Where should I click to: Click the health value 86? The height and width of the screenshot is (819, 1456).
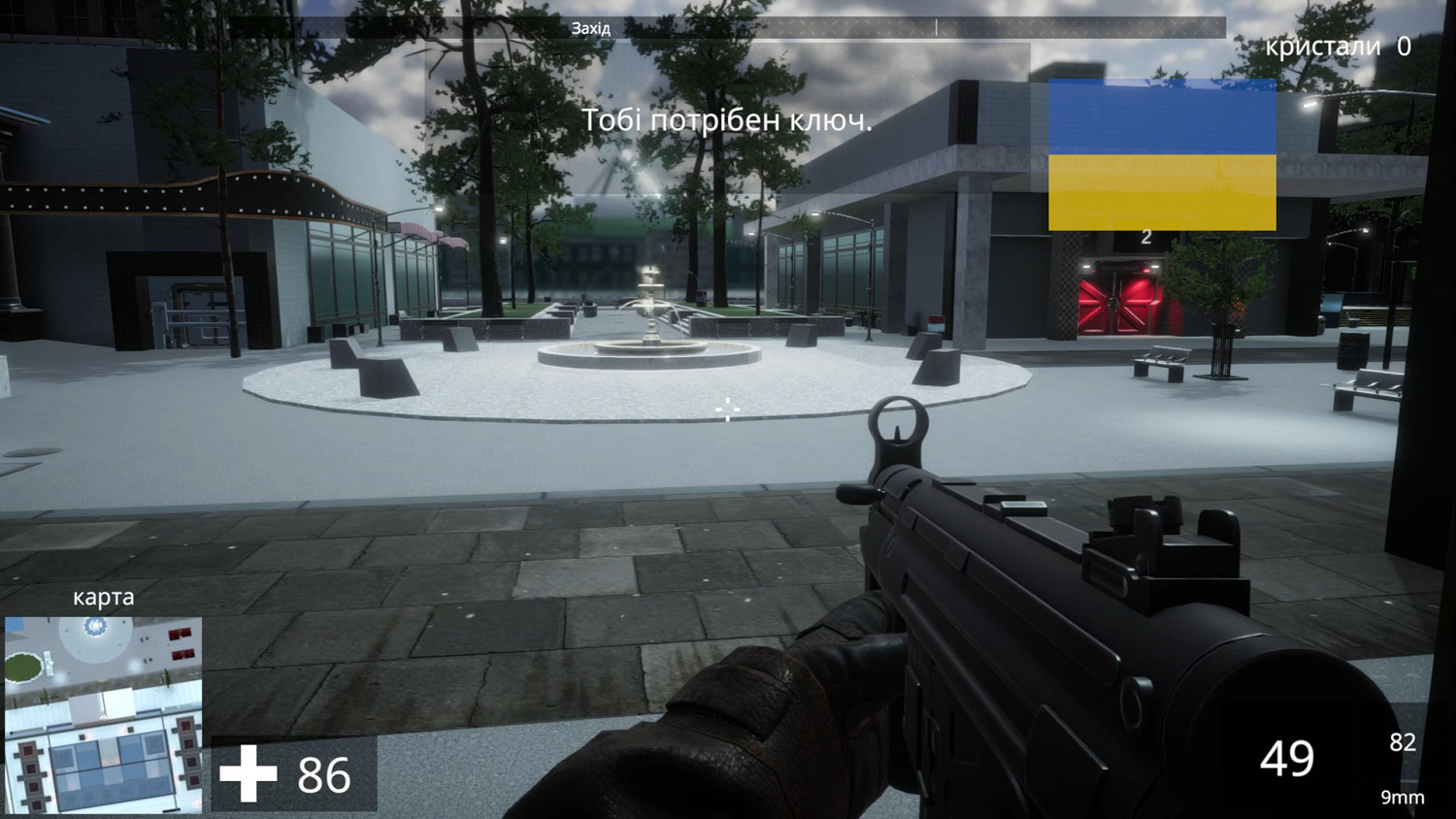pyautogui.click(x=323, y=775)
